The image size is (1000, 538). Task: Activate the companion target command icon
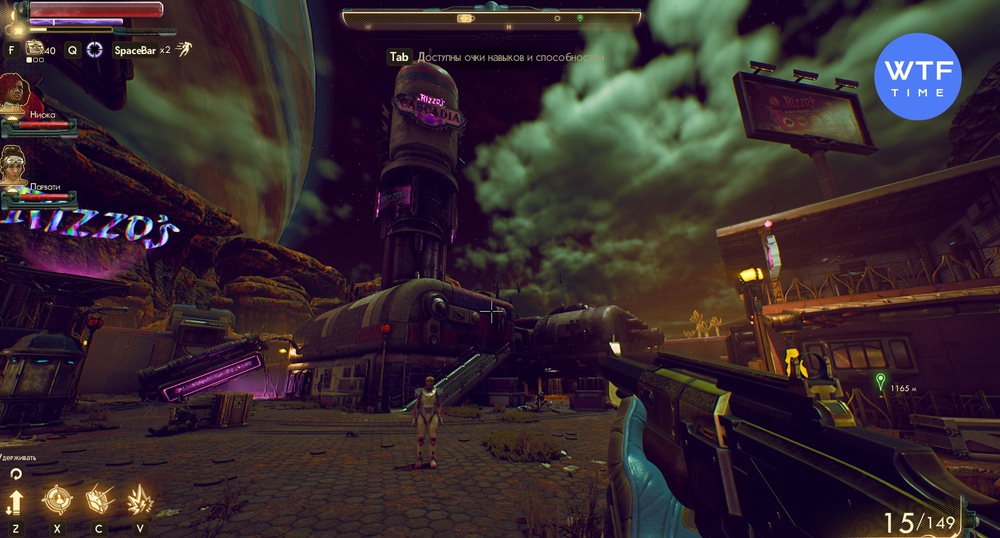57,499
